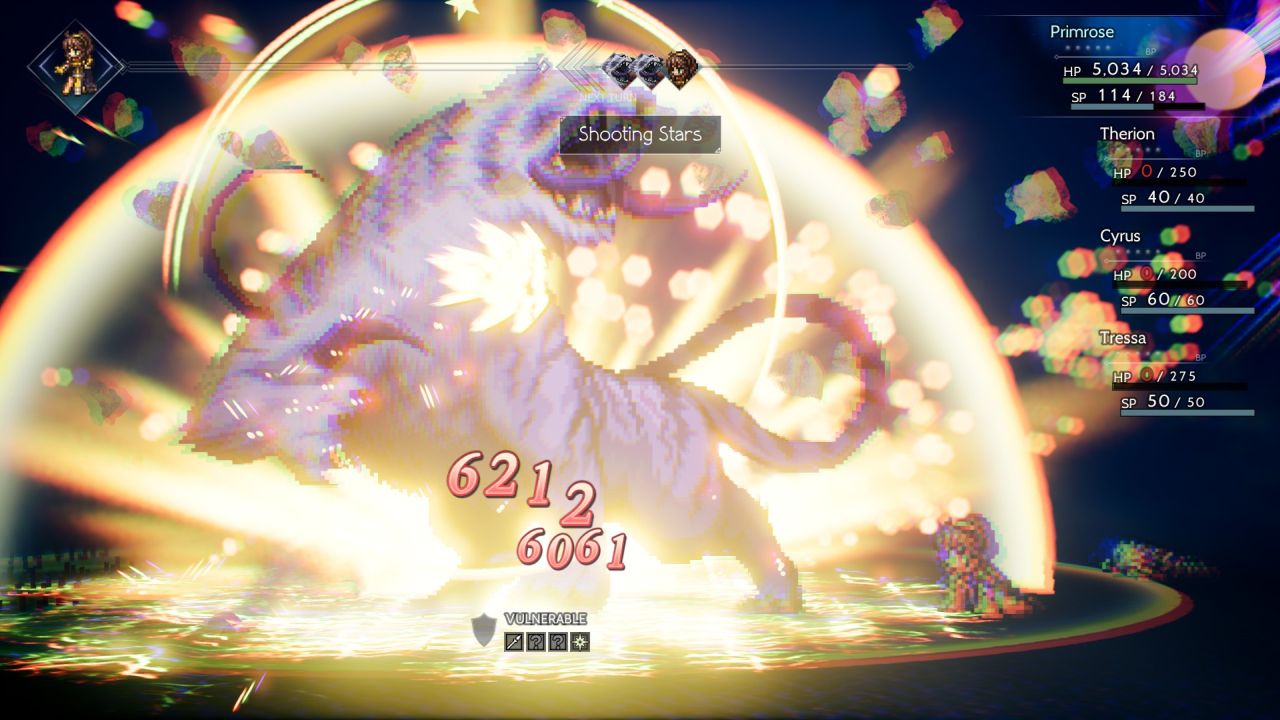Click the enemy shield points icon
1280x720 pixels.
[x=484, y=629]
